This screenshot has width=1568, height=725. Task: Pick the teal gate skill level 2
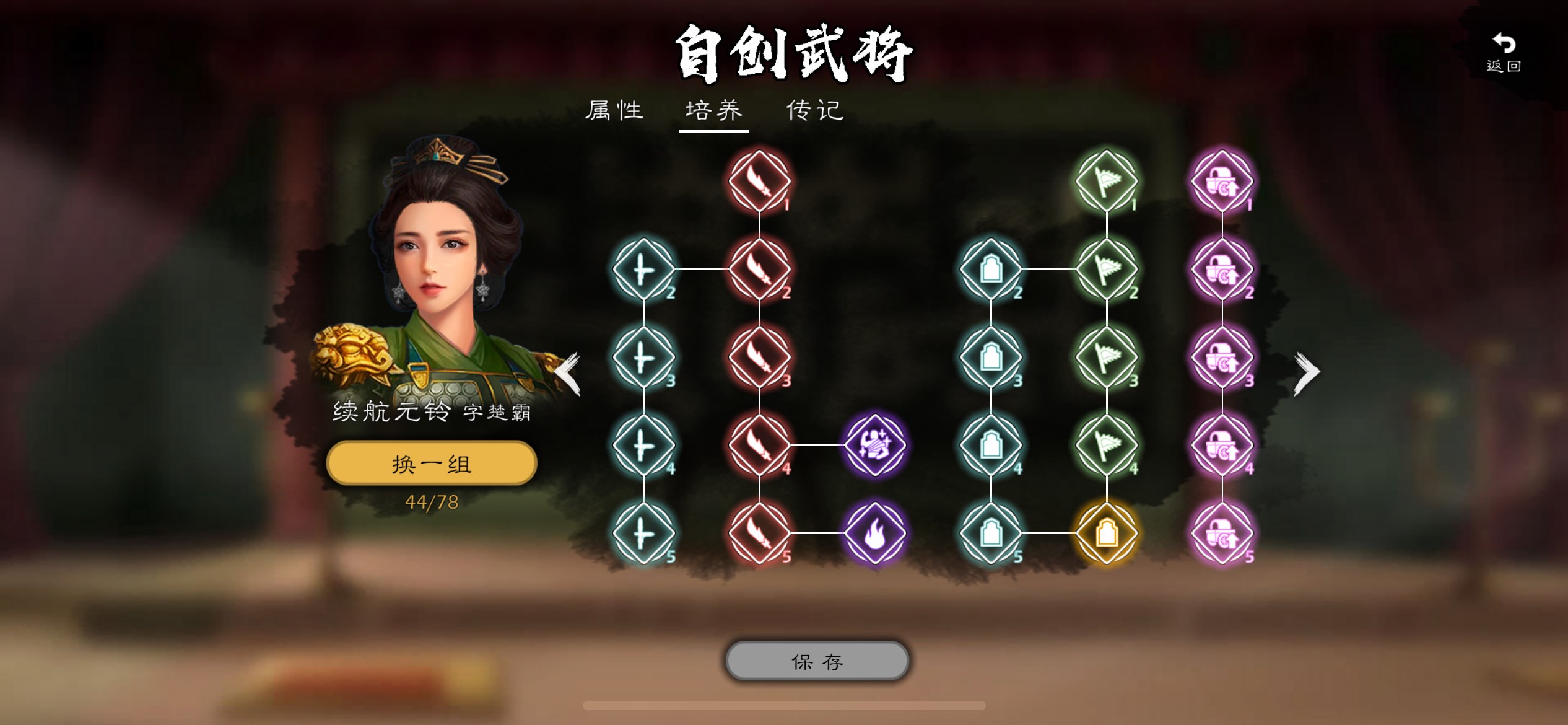tap(991, 270)
